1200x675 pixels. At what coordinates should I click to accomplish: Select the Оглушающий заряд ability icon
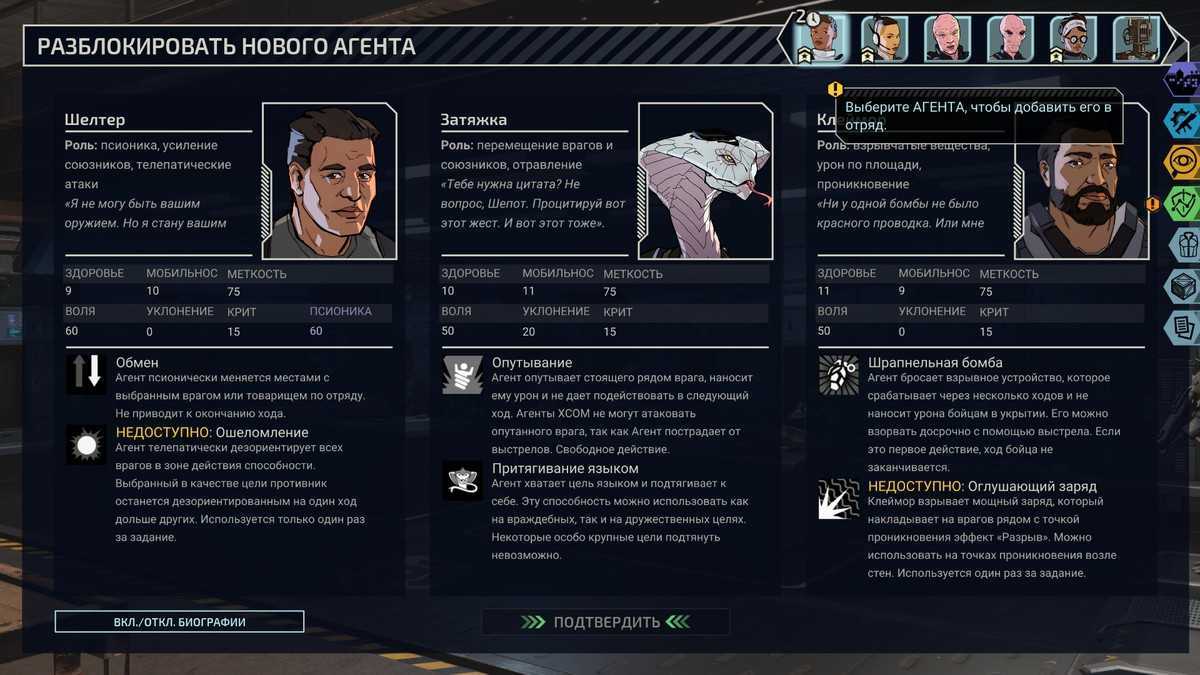(838, 498)
